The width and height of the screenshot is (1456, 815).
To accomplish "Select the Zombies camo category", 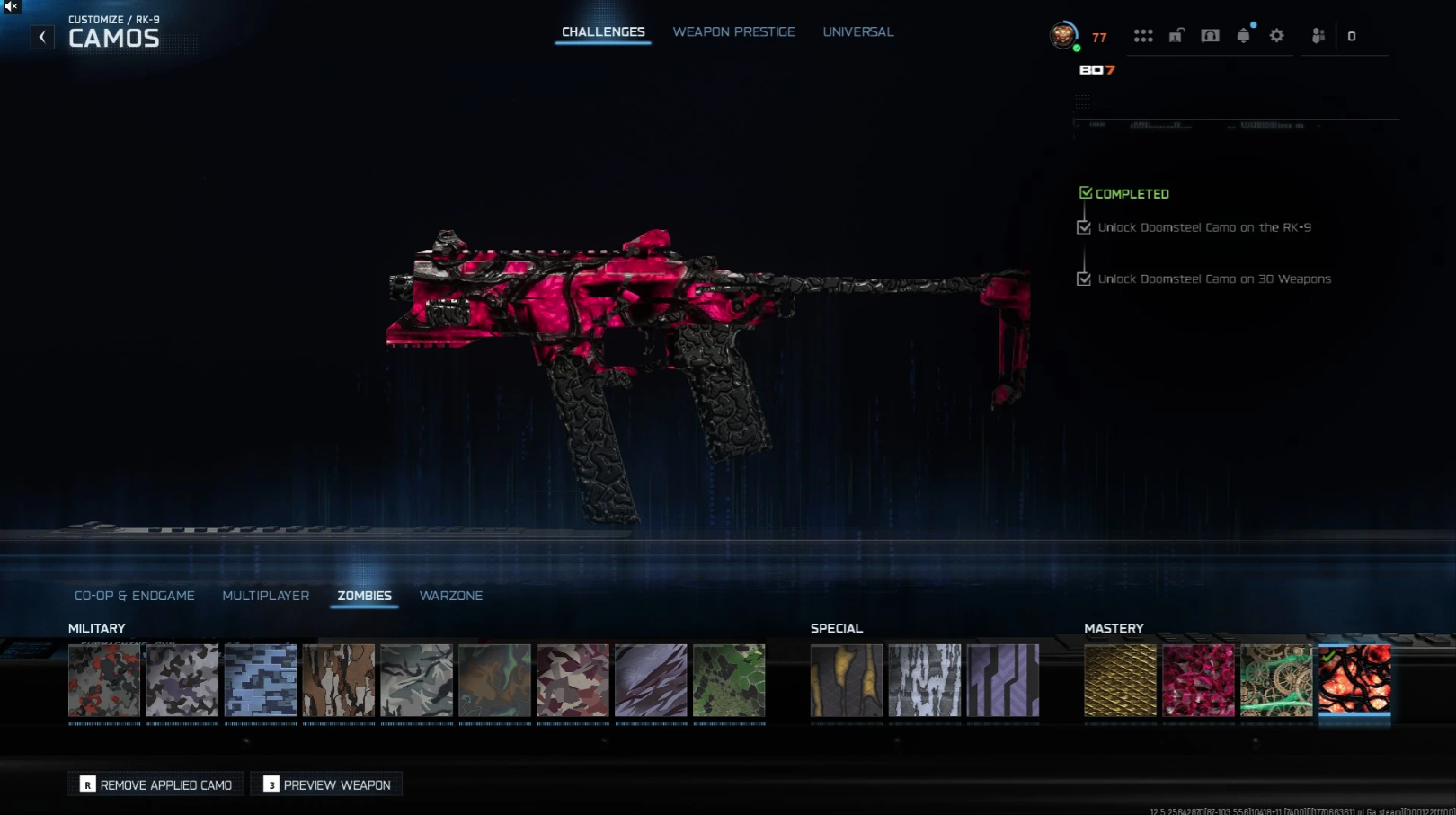I will point(364,596).
